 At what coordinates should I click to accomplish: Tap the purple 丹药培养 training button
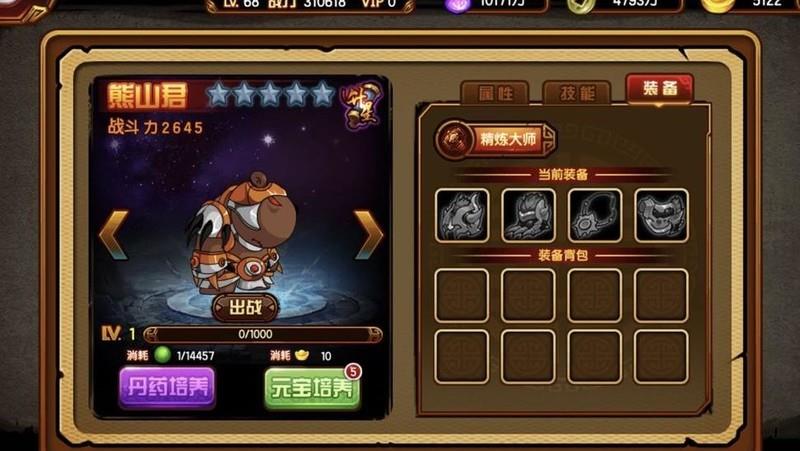167,386
